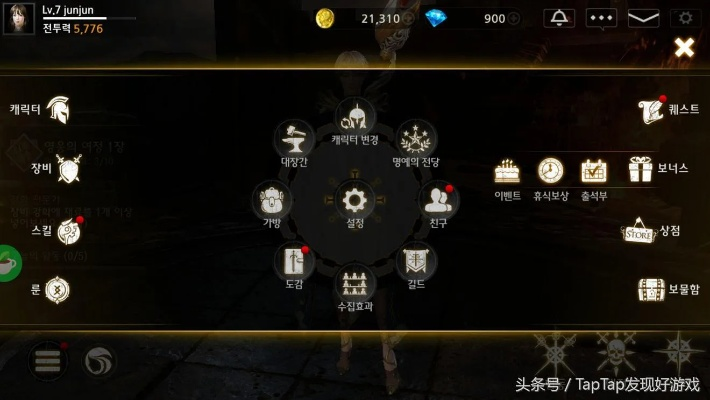Close the menu with the X button
Viewport: 710px width, 400px height.
coord(684,47)
